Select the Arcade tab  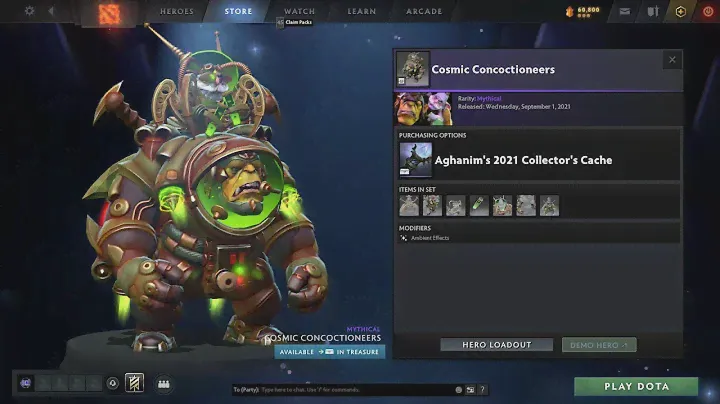pyautogui.click(x=424, y=12)
